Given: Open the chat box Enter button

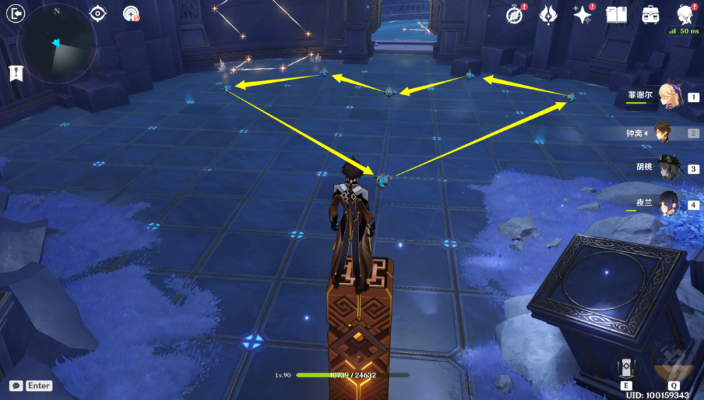Looking at the screenshot, I should (32, 385).
